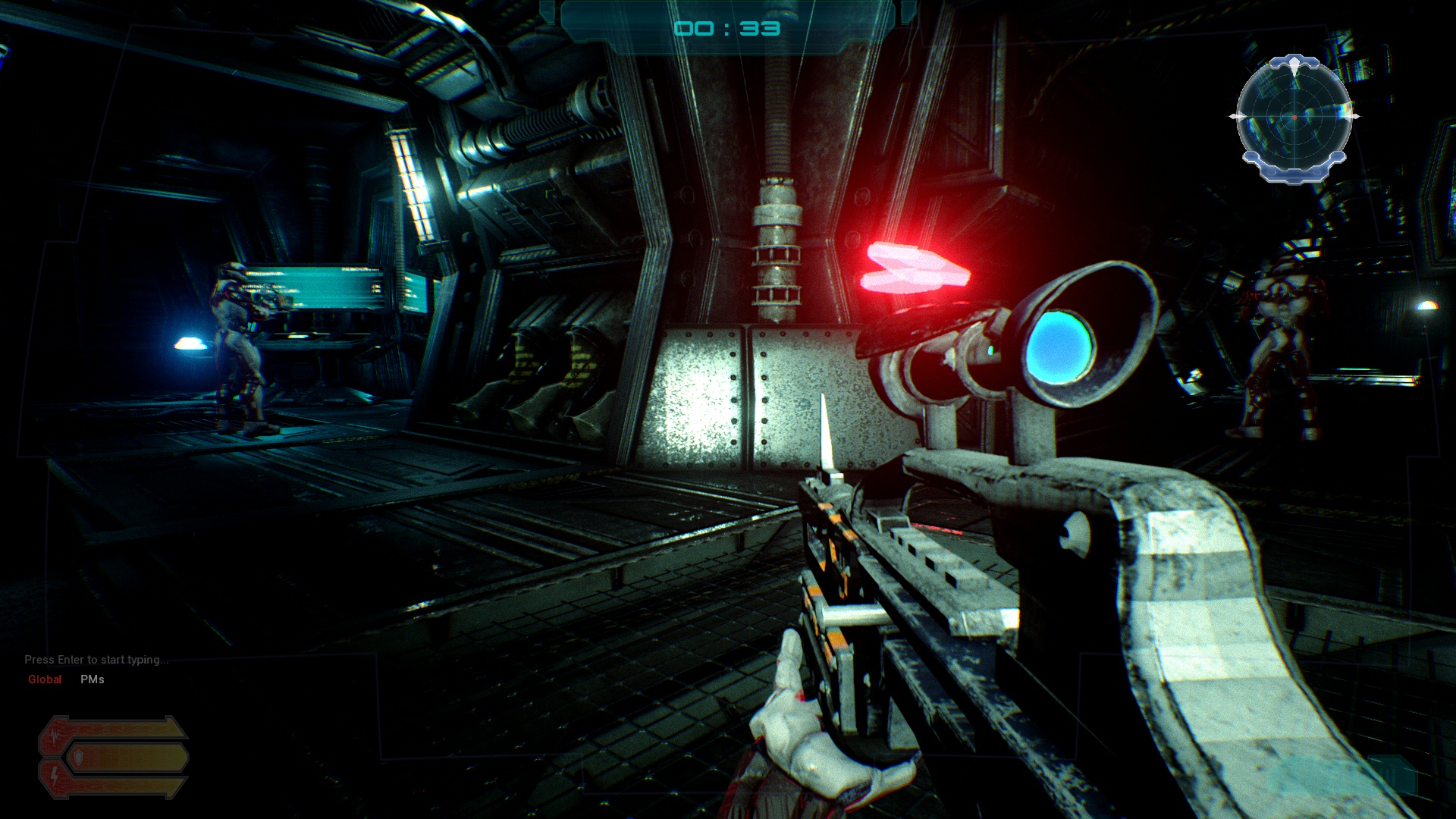Image resolution: width=1456 pixels, height=819 pixels.
Task: Click the chat input field
Action: coord(96,660)
